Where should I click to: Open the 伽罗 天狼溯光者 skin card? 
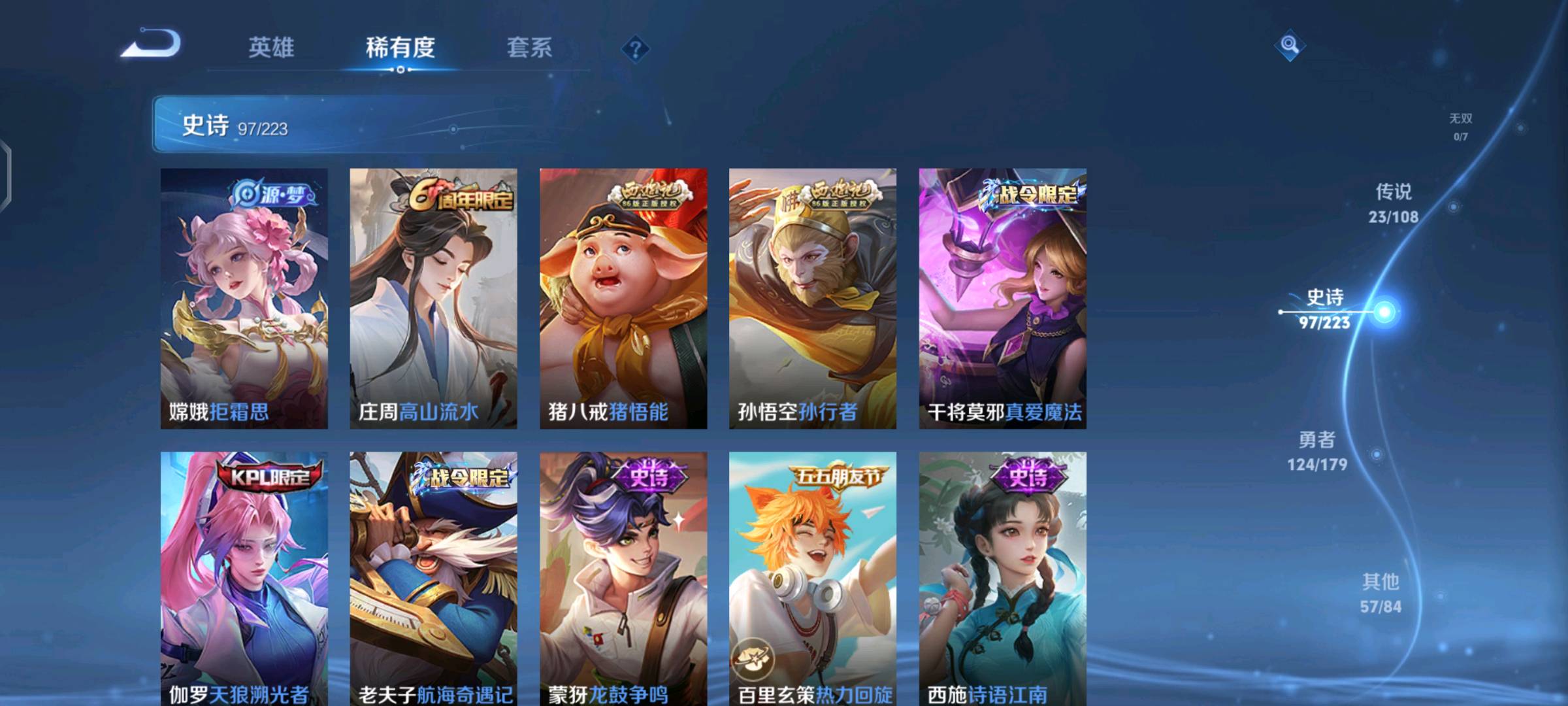click(244, 579)
